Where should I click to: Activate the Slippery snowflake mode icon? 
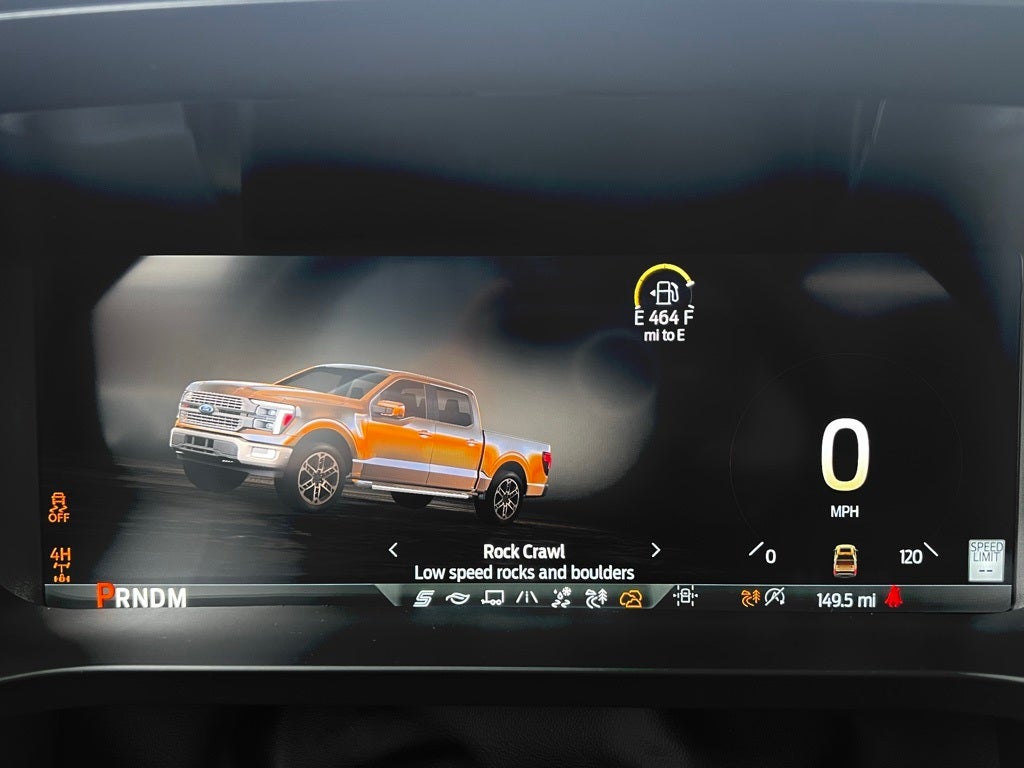coord(561,598)
